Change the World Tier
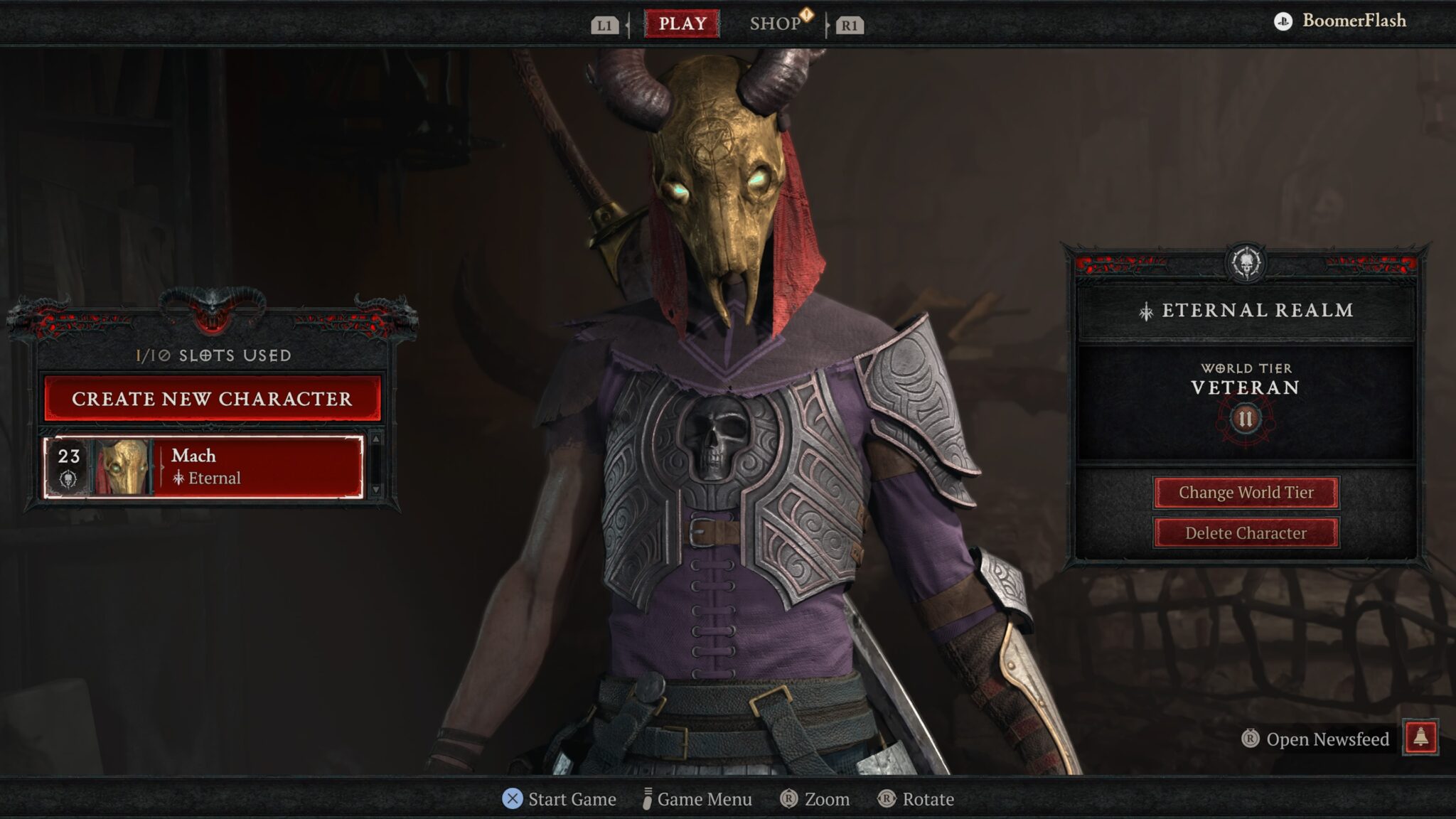The width and height of the screenshot is (1456, 819). [x=1246, y=492]
